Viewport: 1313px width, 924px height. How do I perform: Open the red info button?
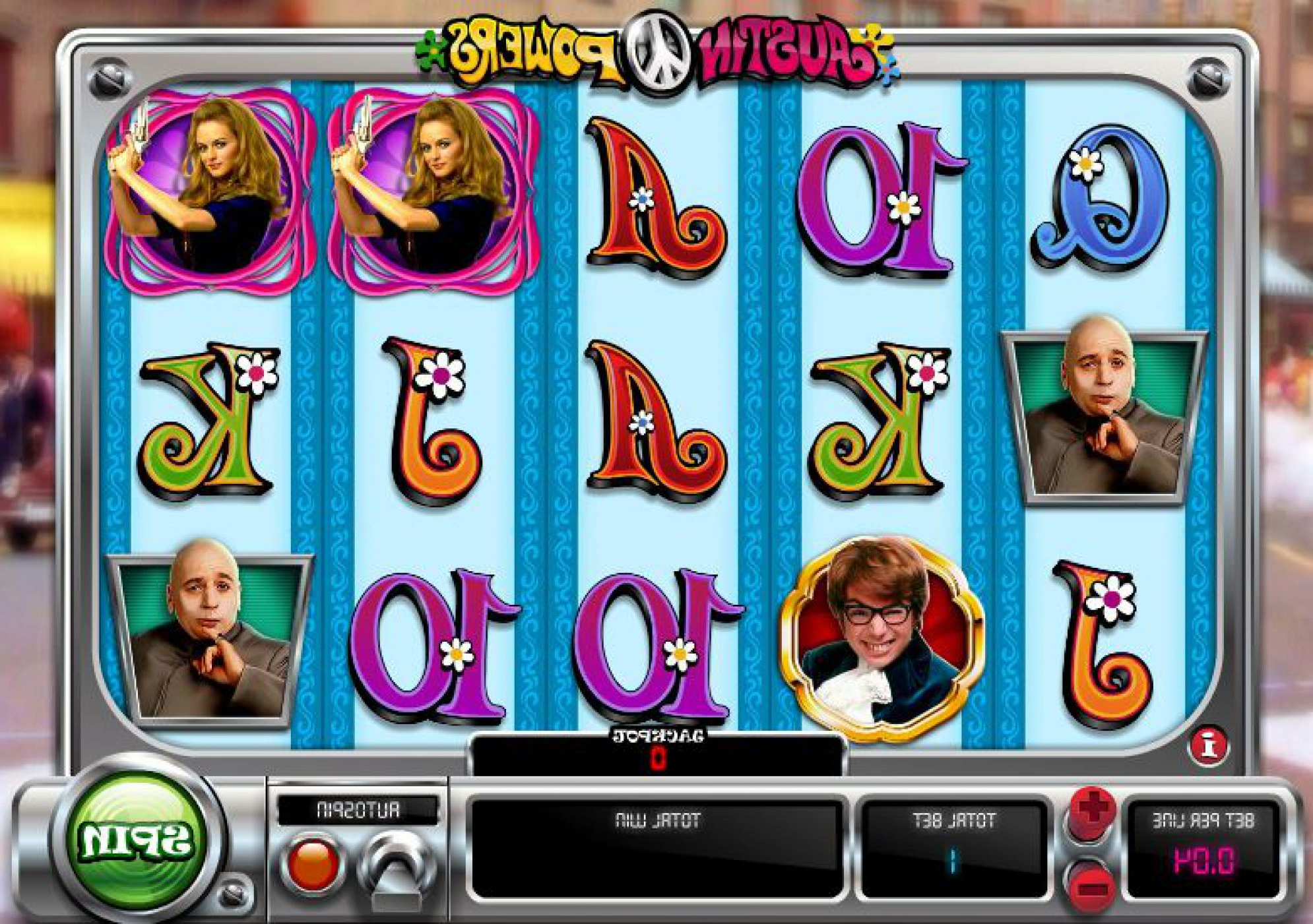[x=1209, y=746]
